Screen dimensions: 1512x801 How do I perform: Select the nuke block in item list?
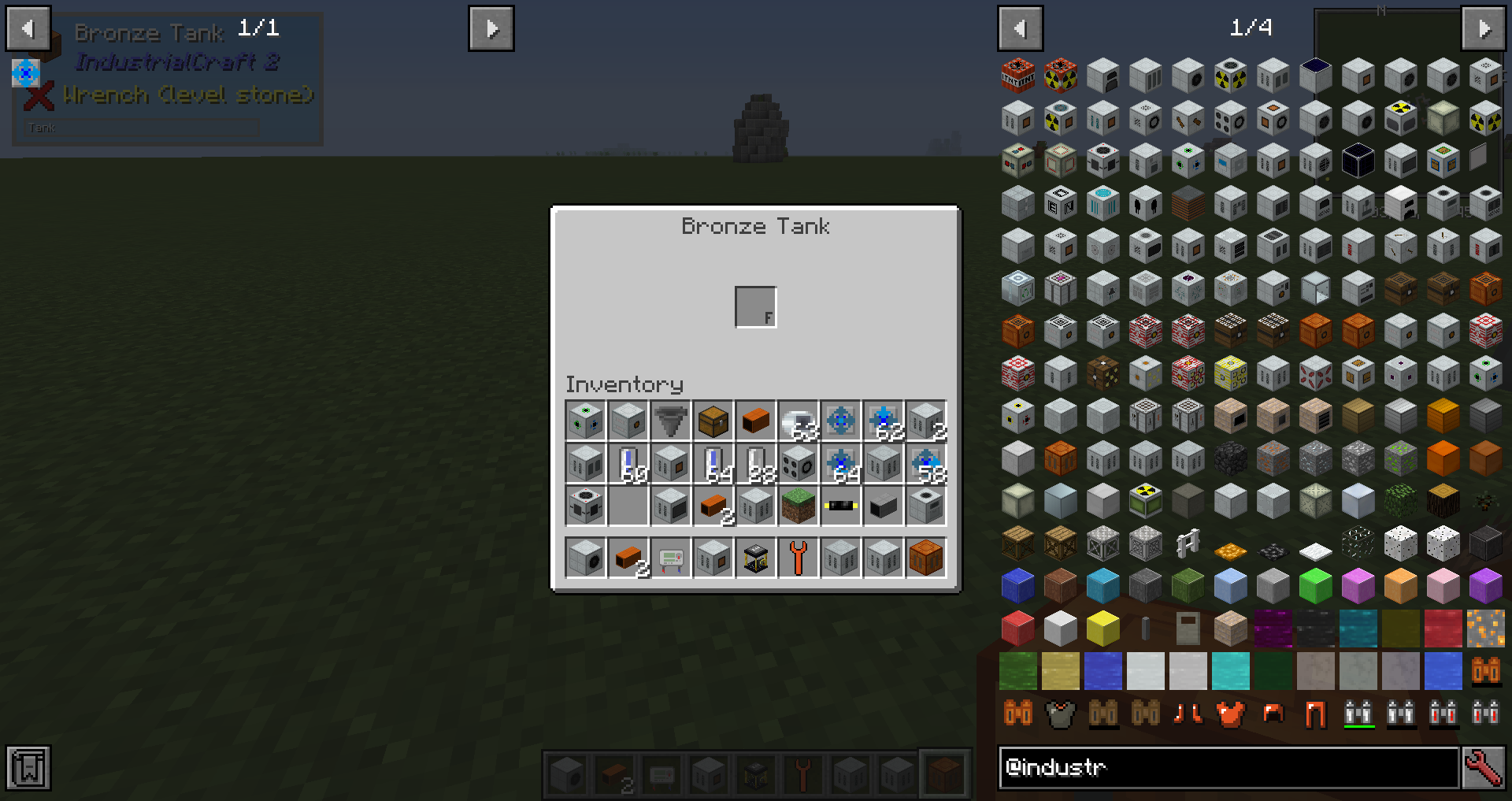click(1060, 76)
